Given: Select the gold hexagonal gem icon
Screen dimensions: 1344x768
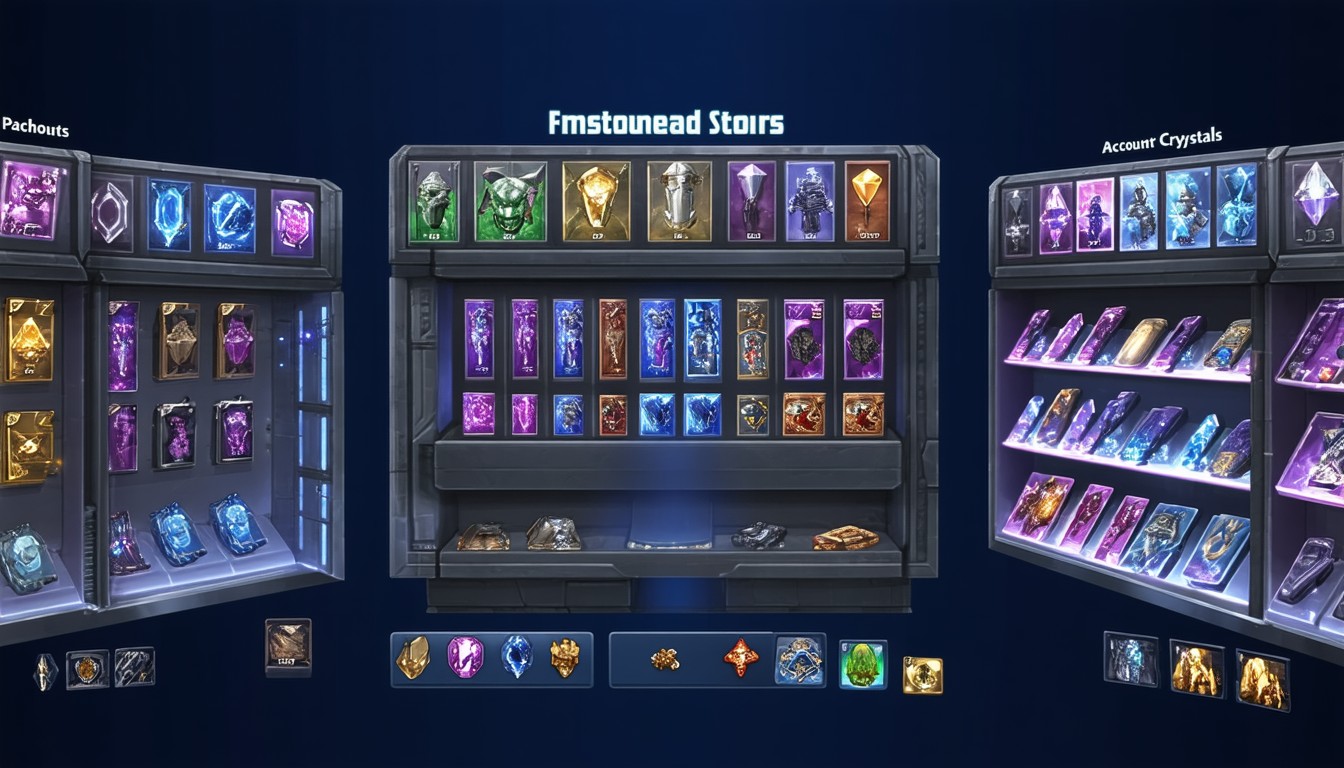Looking at the screenshot, I should tap(412, 658).
